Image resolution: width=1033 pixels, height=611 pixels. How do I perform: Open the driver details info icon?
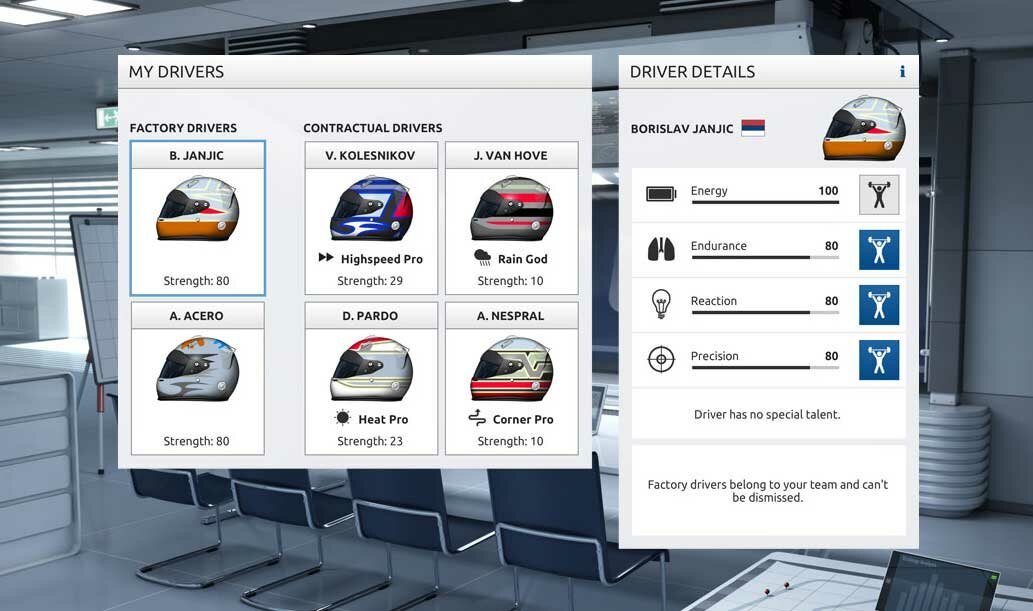[x=902, y=72]
